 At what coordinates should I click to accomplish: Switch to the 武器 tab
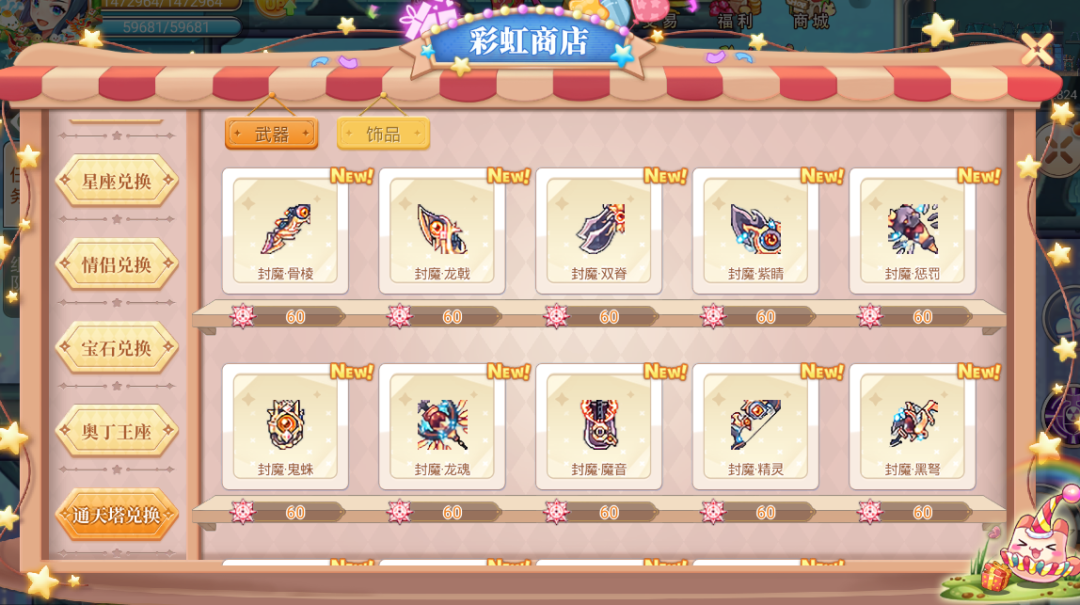pos(271,134)
